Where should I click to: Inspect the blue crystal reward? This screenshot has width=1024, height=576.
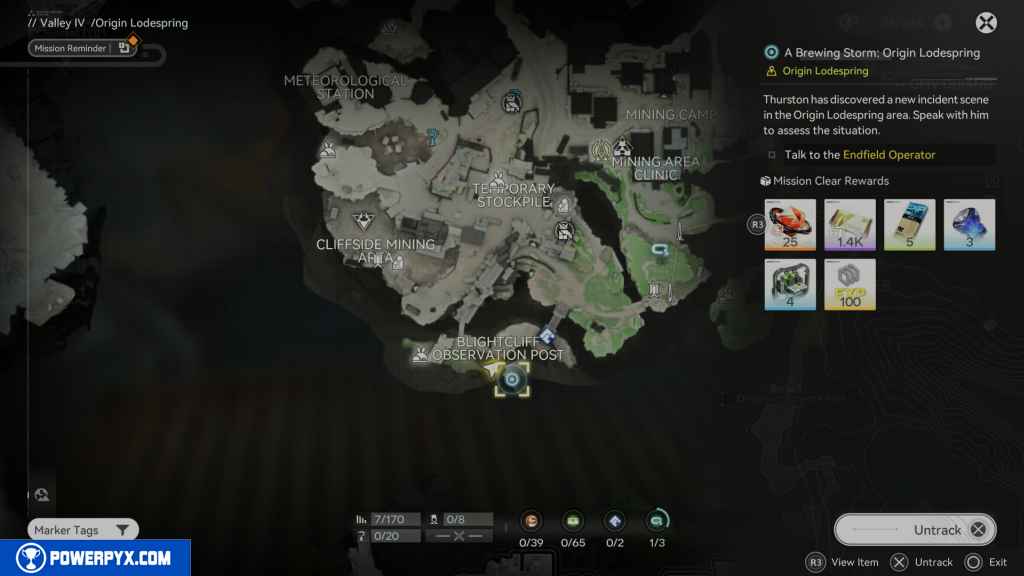click(x=970, y=225)
